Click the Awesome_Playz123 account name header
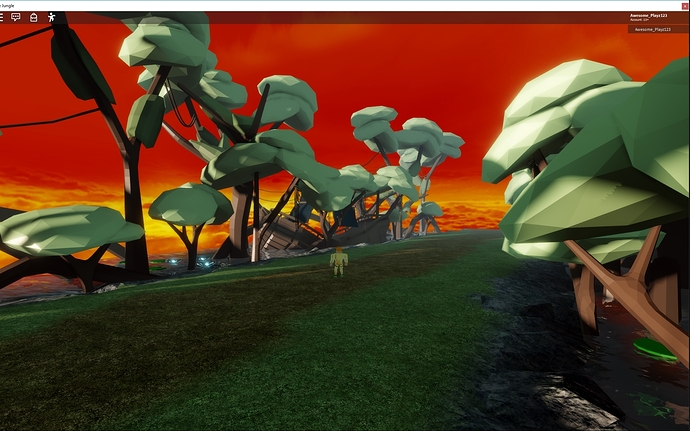Image resolution: width=690 pixels, height=431 pixels. (648, 16)
